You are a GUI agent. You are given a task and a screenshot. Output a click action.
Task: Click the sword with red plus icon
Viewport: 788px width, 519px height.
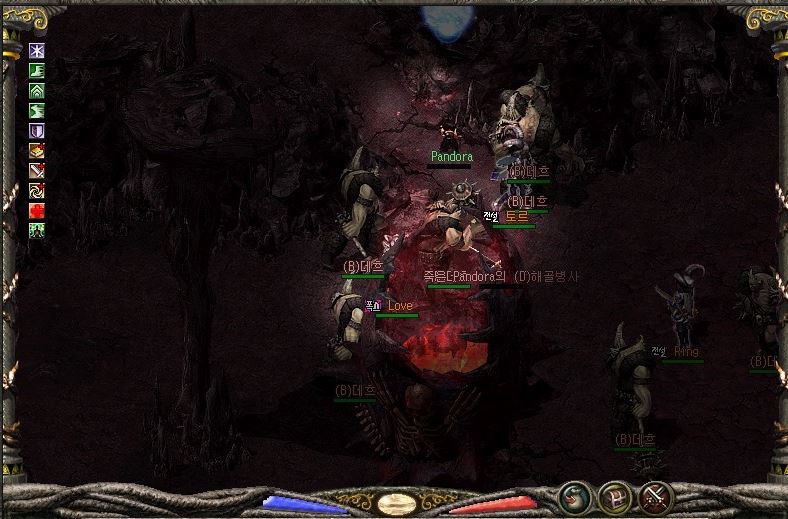[x=37, y=170]
